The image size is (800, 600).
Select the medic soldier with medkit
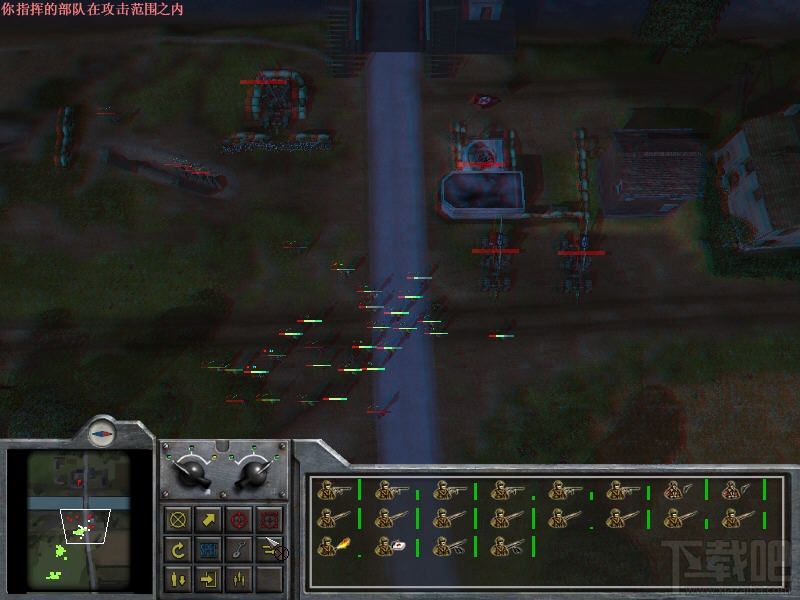point(391,547)
